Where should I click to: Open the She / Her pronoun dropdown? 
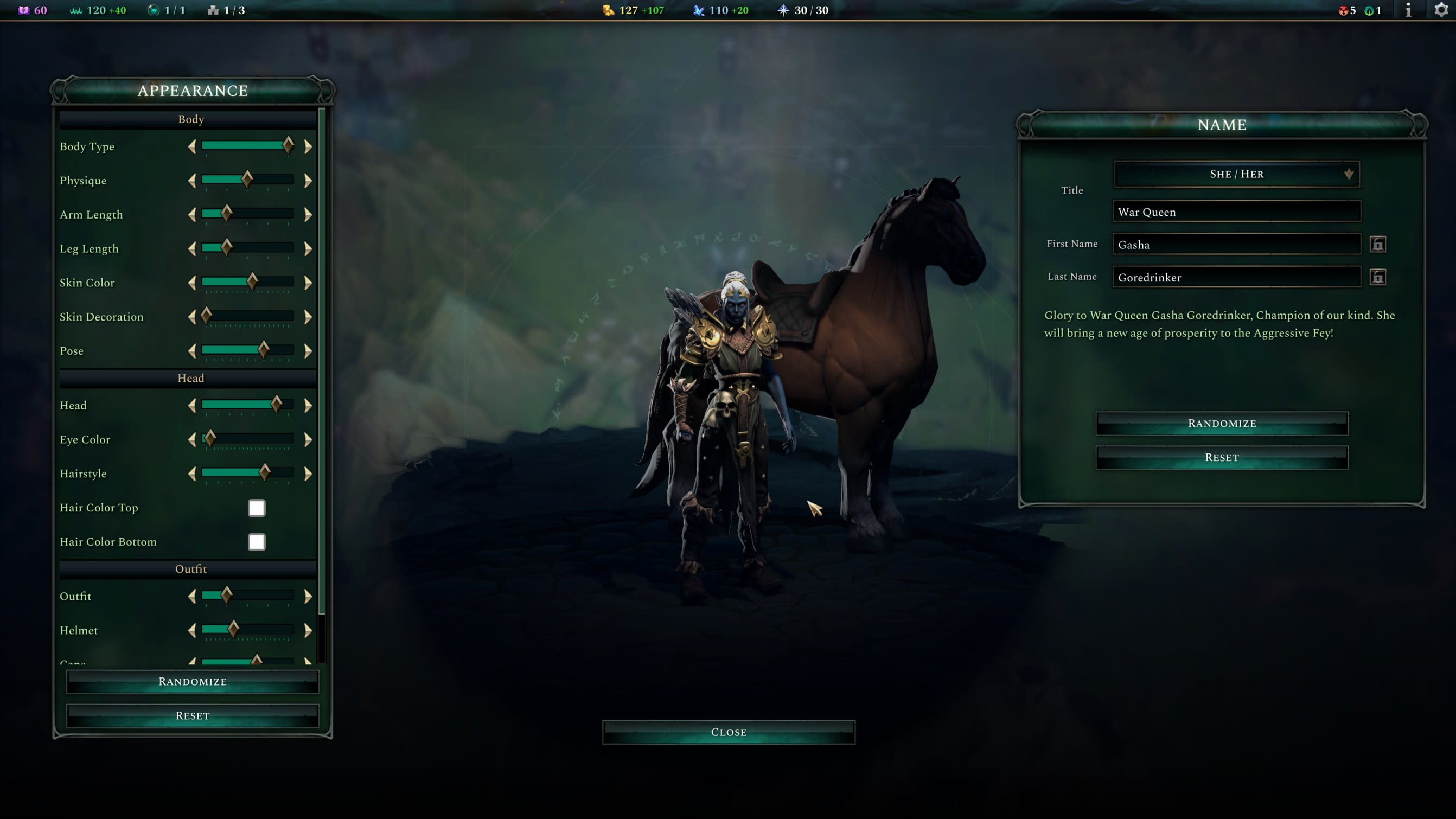click(1236, 174)
